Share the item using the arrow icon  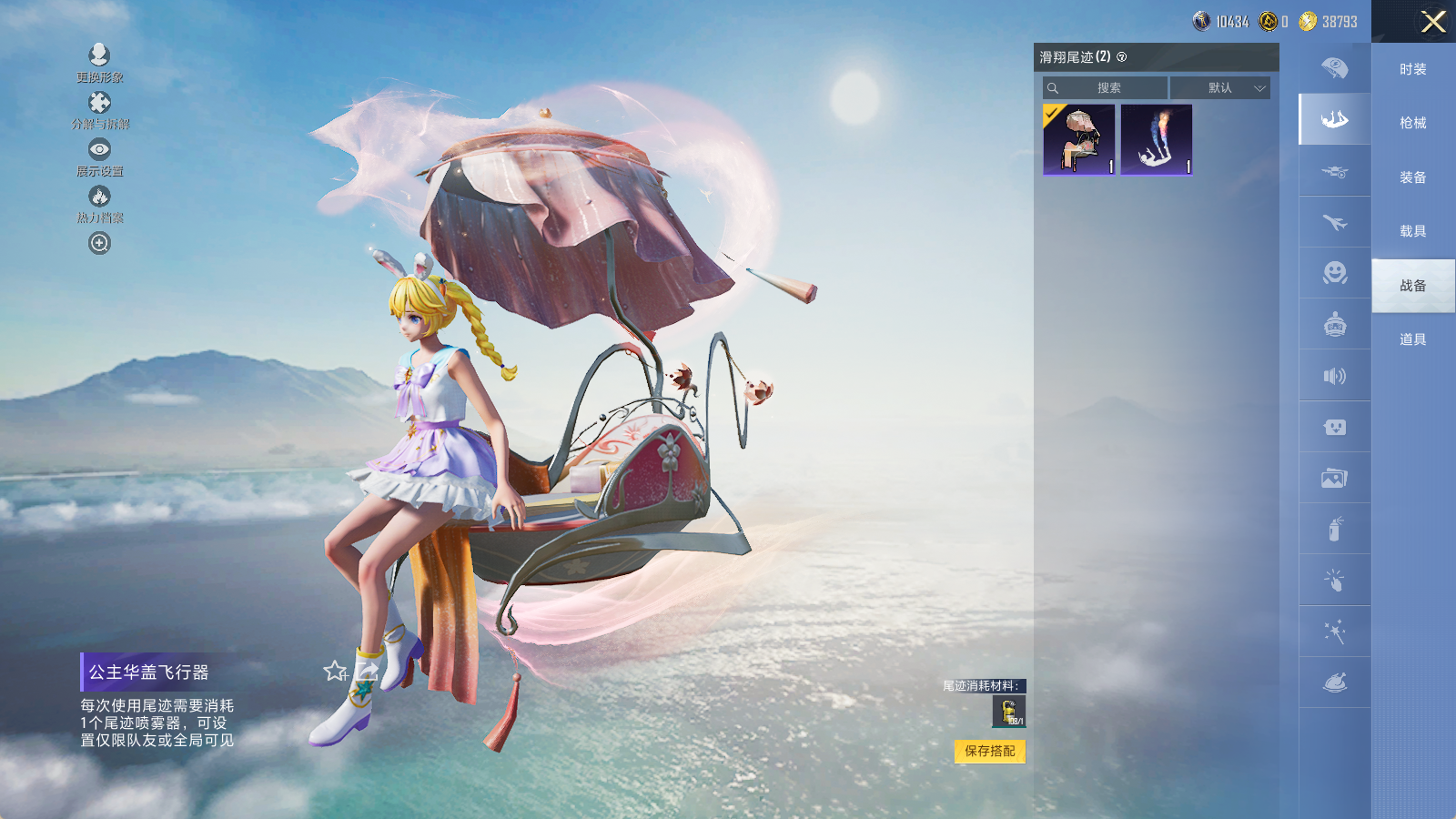click(x=368, y=672)
